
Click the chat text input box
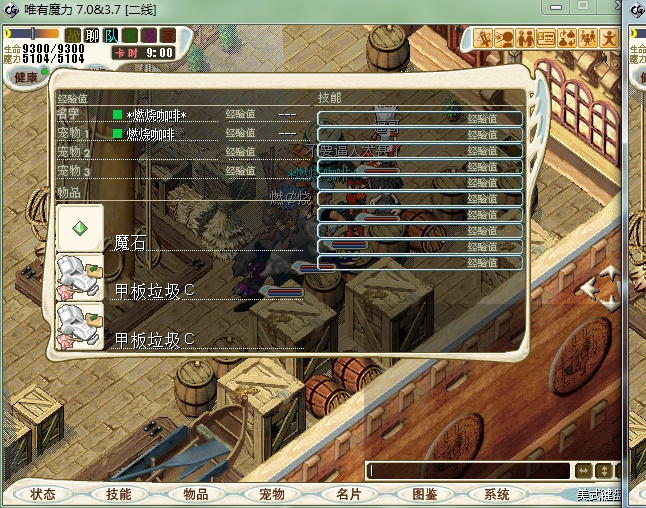(x=467, y=470)
